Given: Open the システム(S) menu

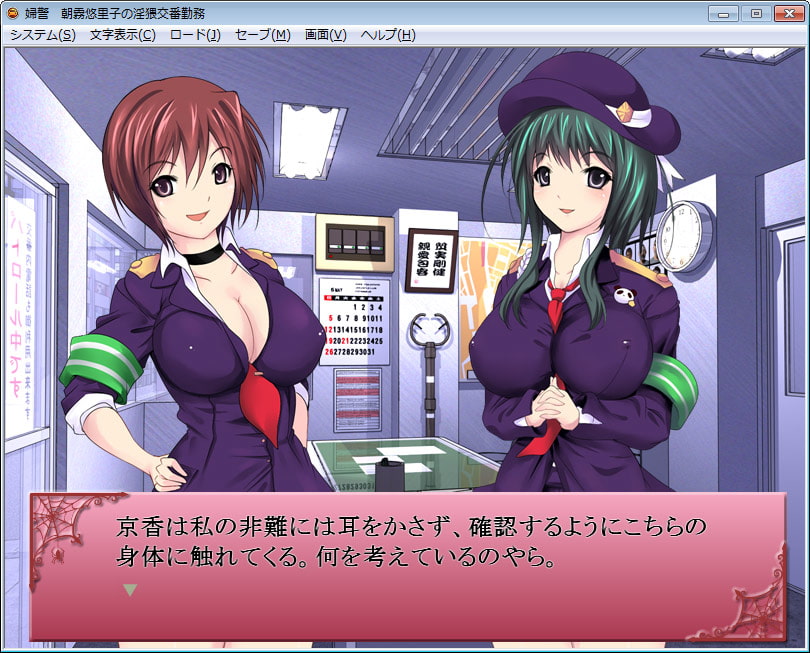Looking at the screenshot, I should point(42,35).
